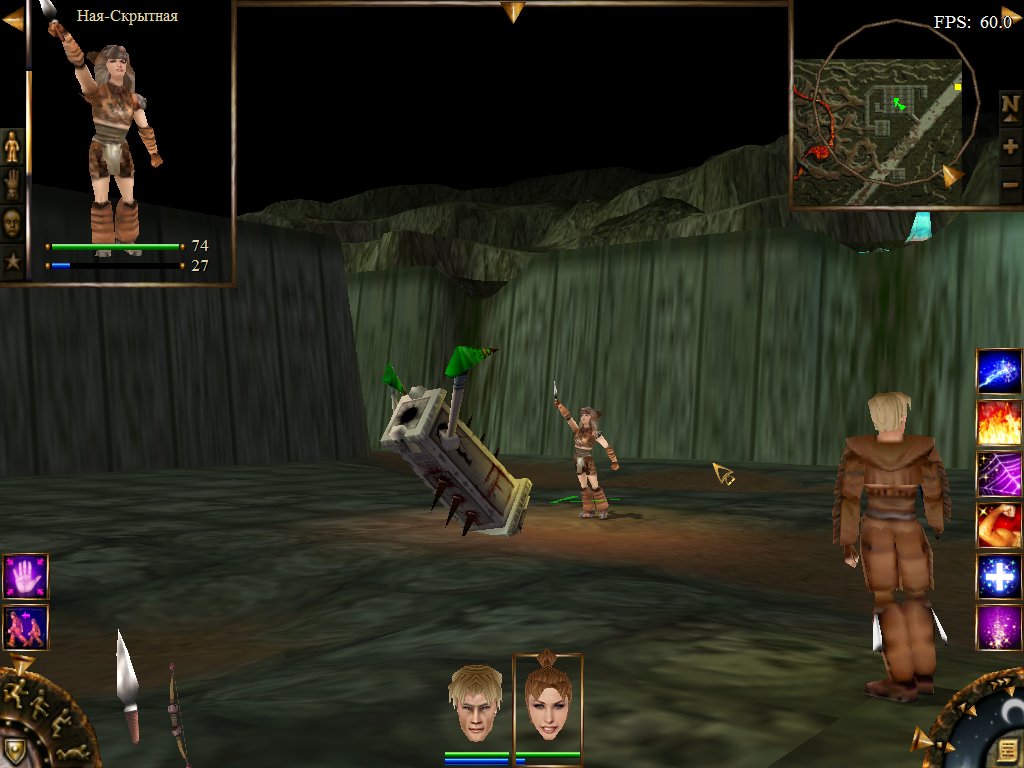Screen dimensions: 1024x768
Task: Open the golden figure character tab
Action: tap(12, 147)
